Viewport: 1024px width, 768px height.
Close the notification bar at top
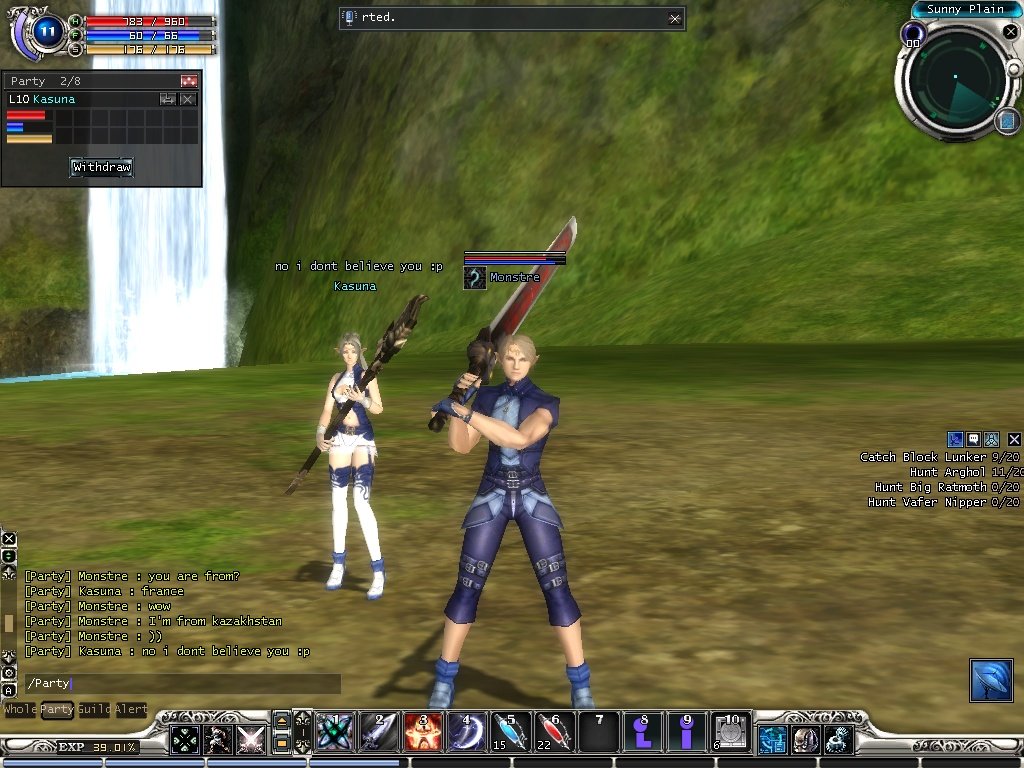675,18
